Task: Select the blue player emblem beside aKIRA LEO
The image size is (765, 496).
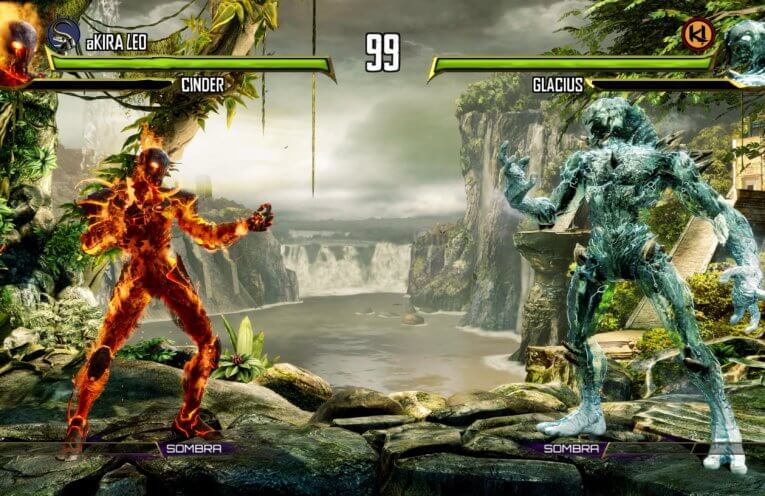Action: [x=62, y=34]
